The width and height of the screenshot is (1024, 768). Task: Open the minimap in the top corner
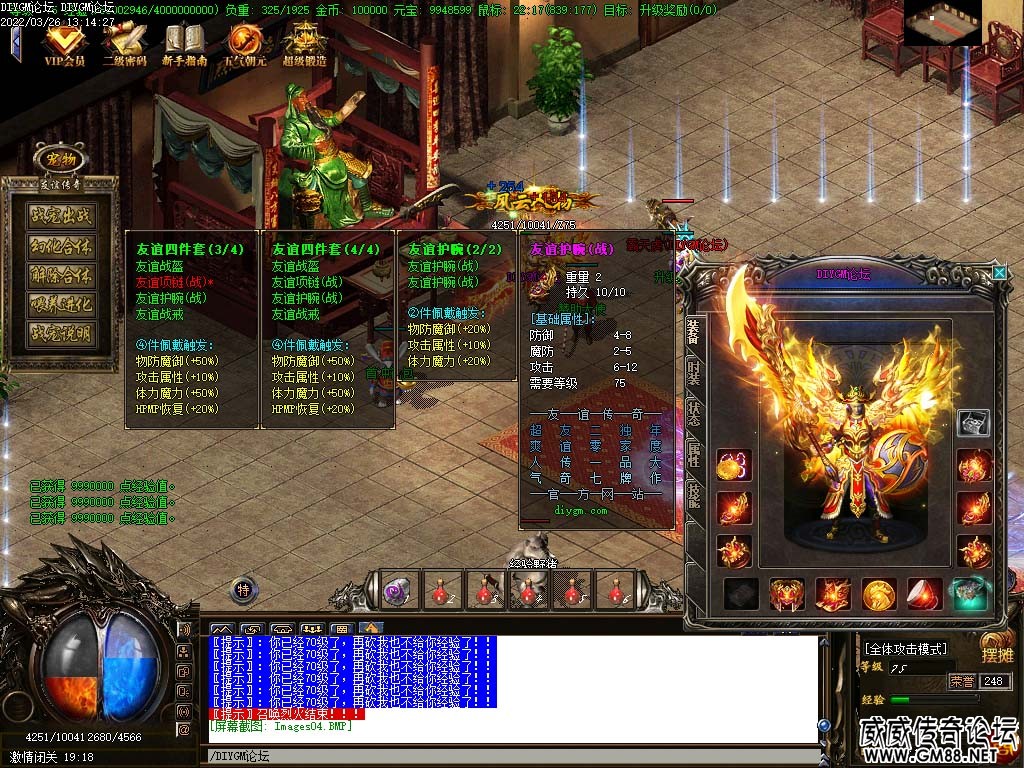point(943,18)
